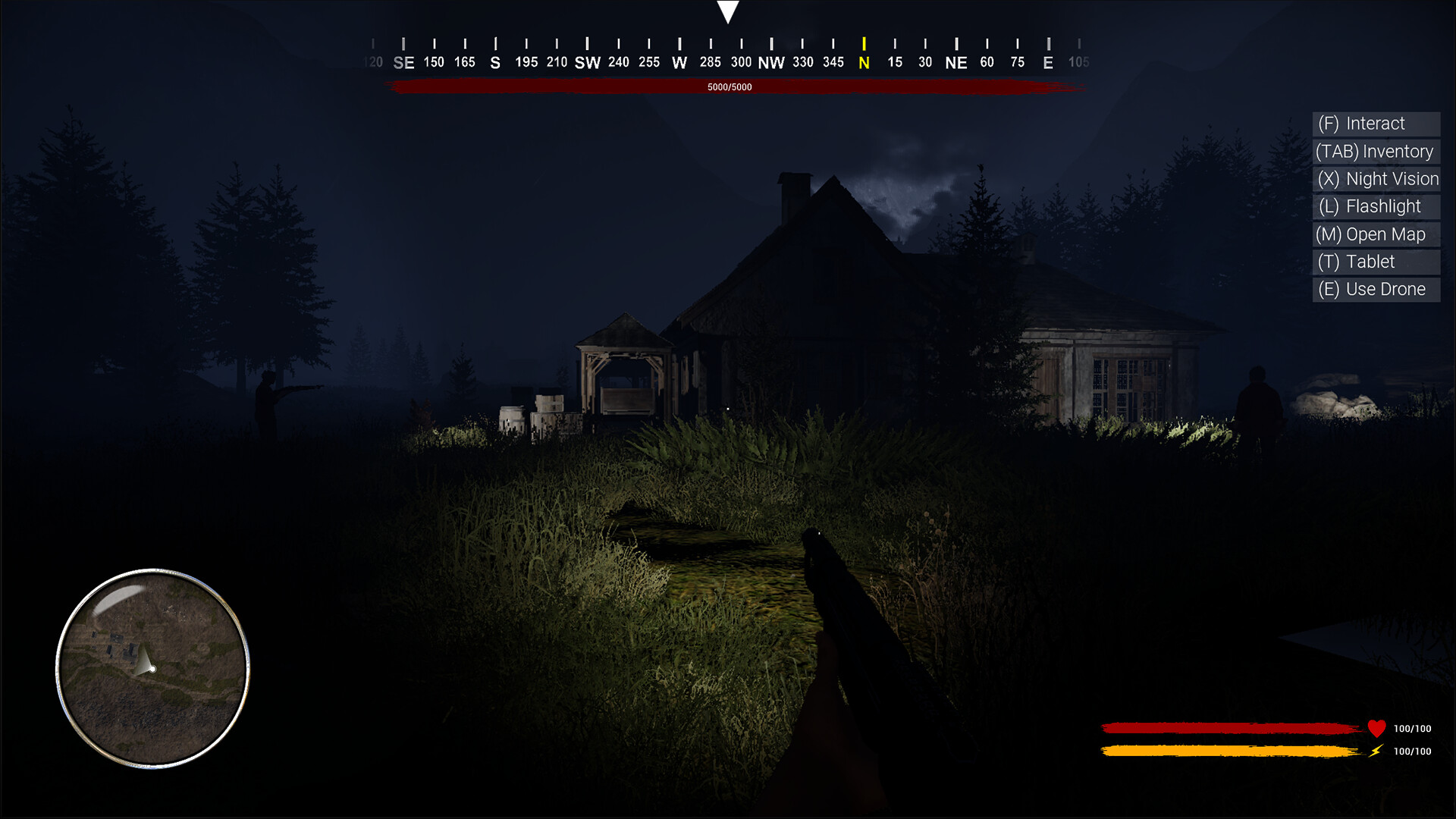Screen dimensions: 1456x819
Task: Click the red 5000/5000 ammo bar
Action: [728, 86]
